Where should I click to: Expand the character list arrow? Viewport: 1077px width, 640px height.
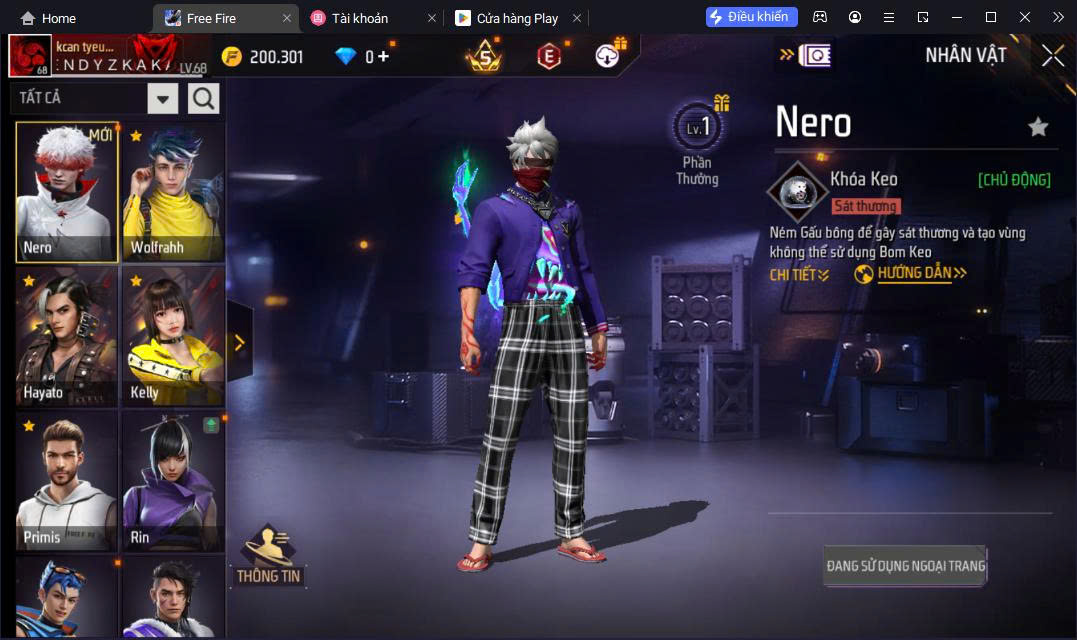click(239, 342)
